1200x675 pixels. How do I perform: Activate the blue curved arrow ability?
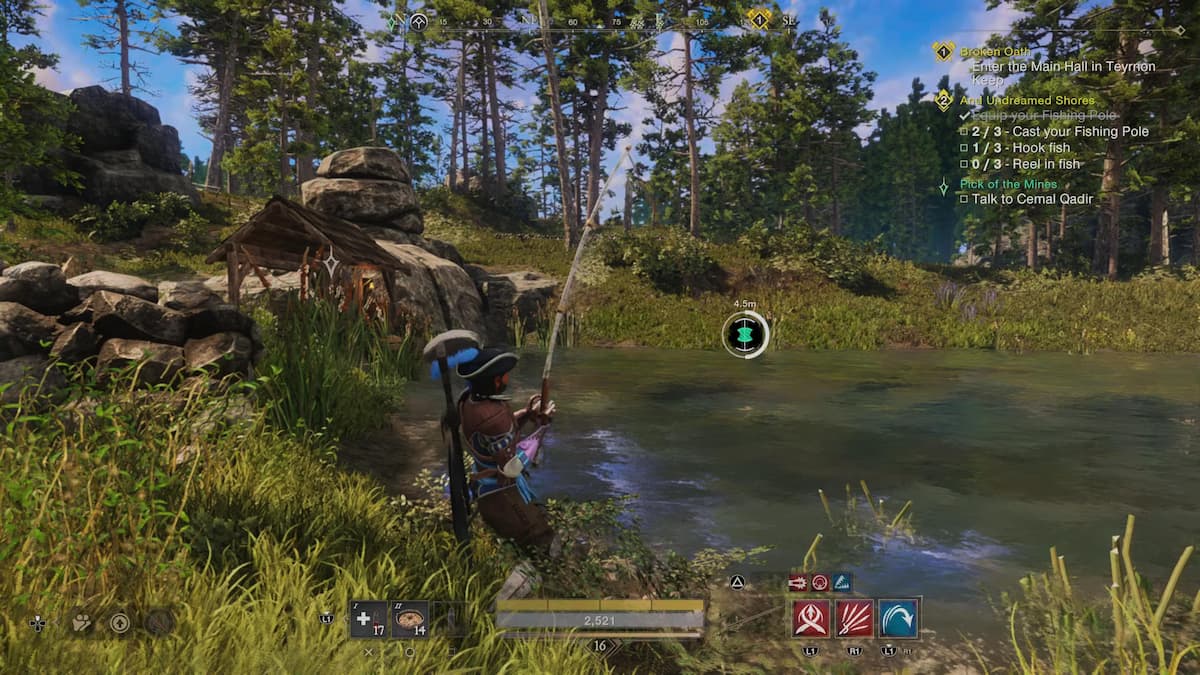tap(899, 618)
